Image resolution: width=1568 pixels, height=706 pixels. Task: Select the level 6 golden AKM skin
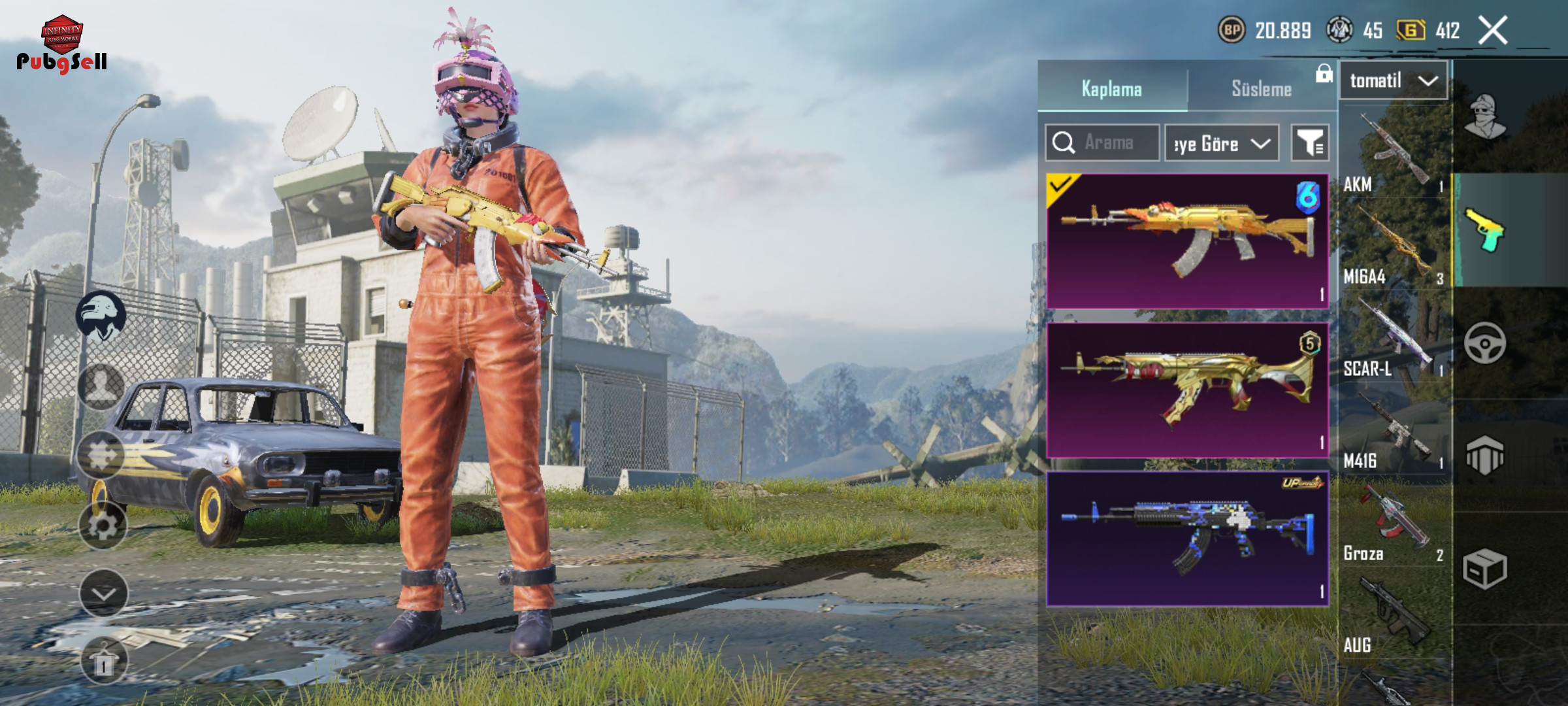point(1187,241)
